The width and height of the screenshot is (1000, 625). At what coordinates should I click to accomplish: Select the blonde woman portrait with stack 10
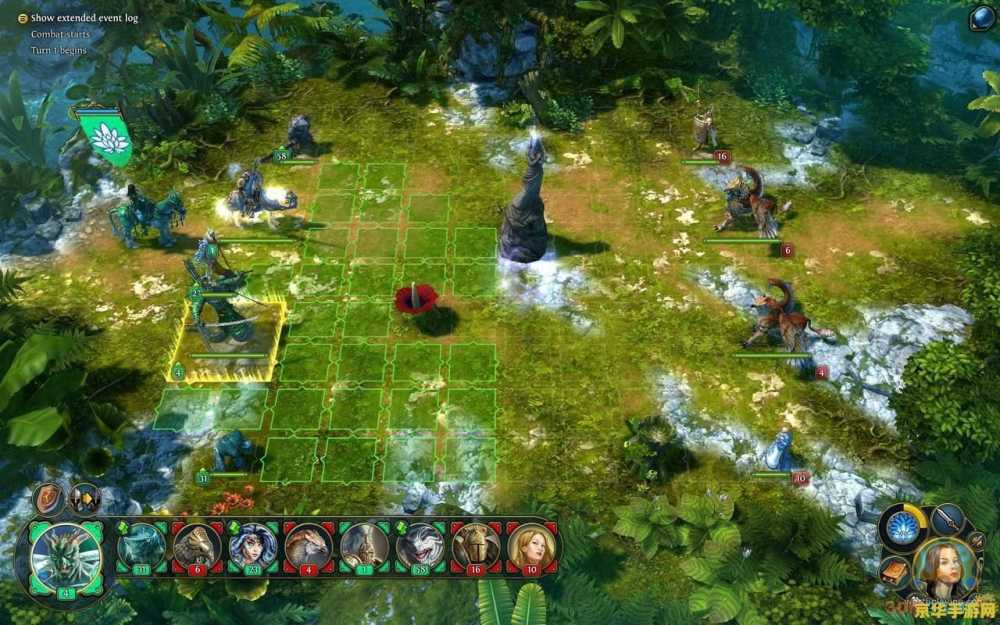tap(532, 546)
